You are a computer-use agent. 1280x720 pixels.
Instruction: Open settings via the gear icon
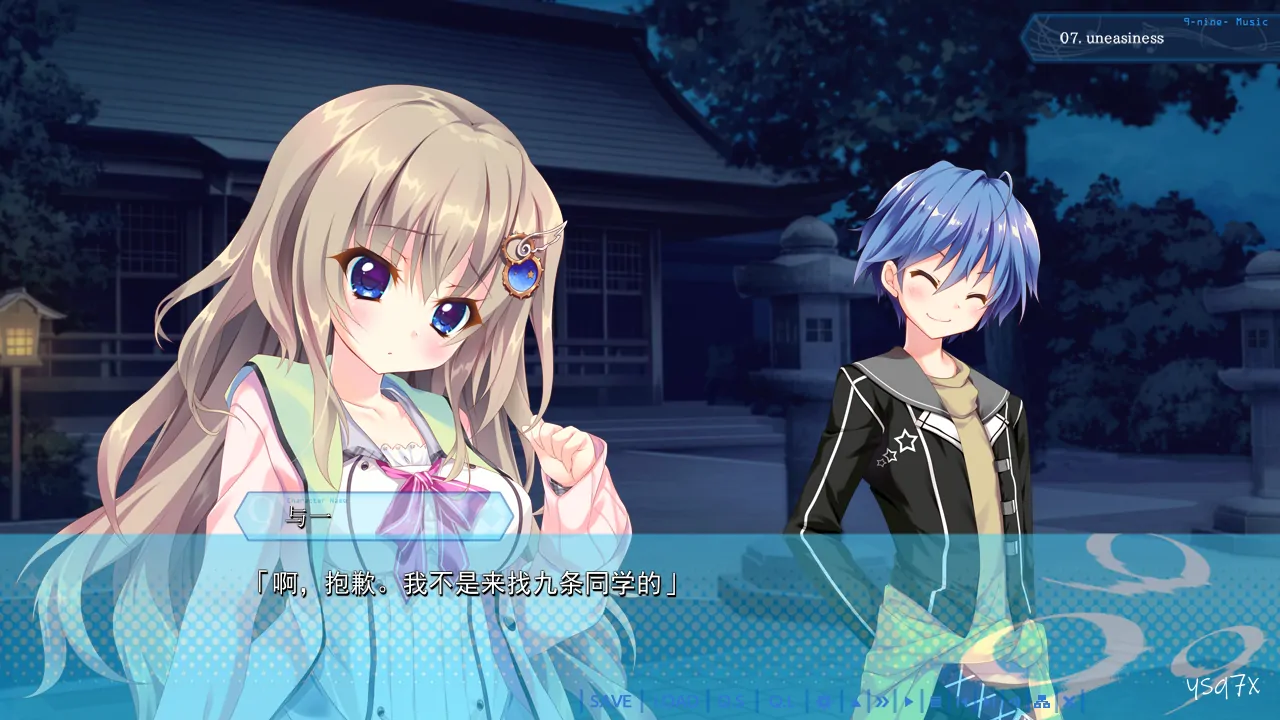coord(824,701)
